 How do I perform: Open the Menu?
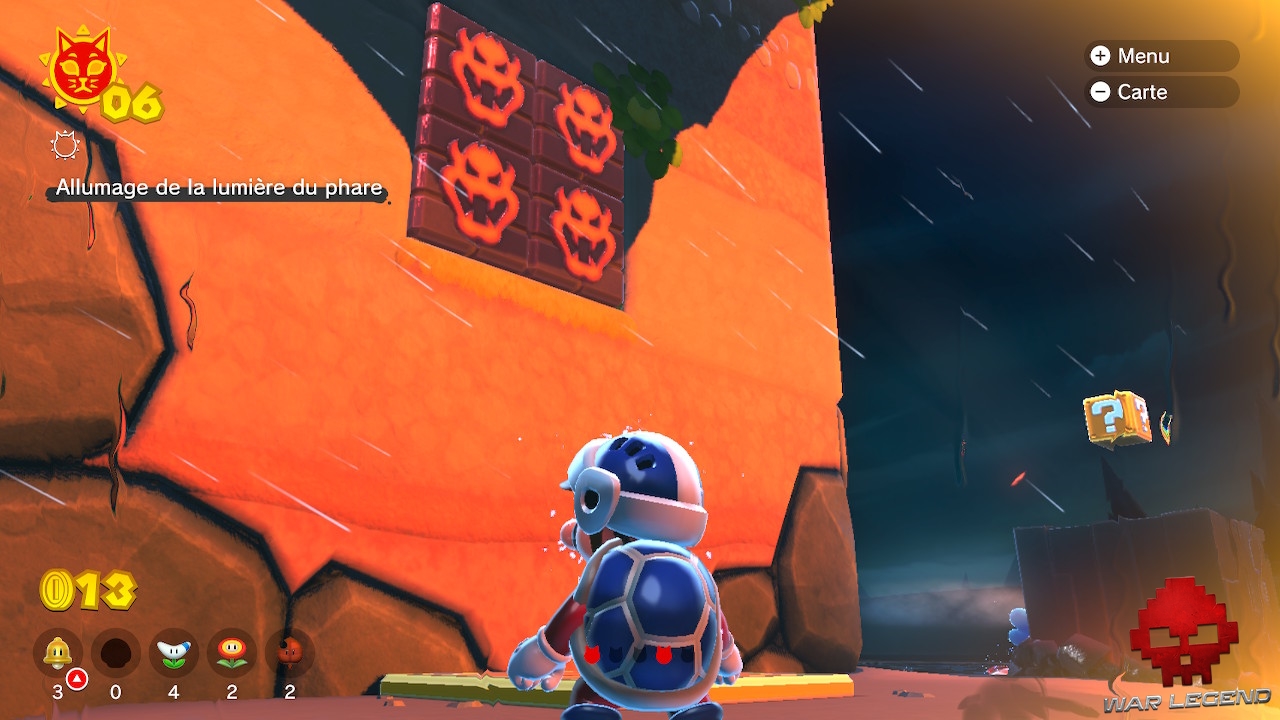[x=1160, y=56]
